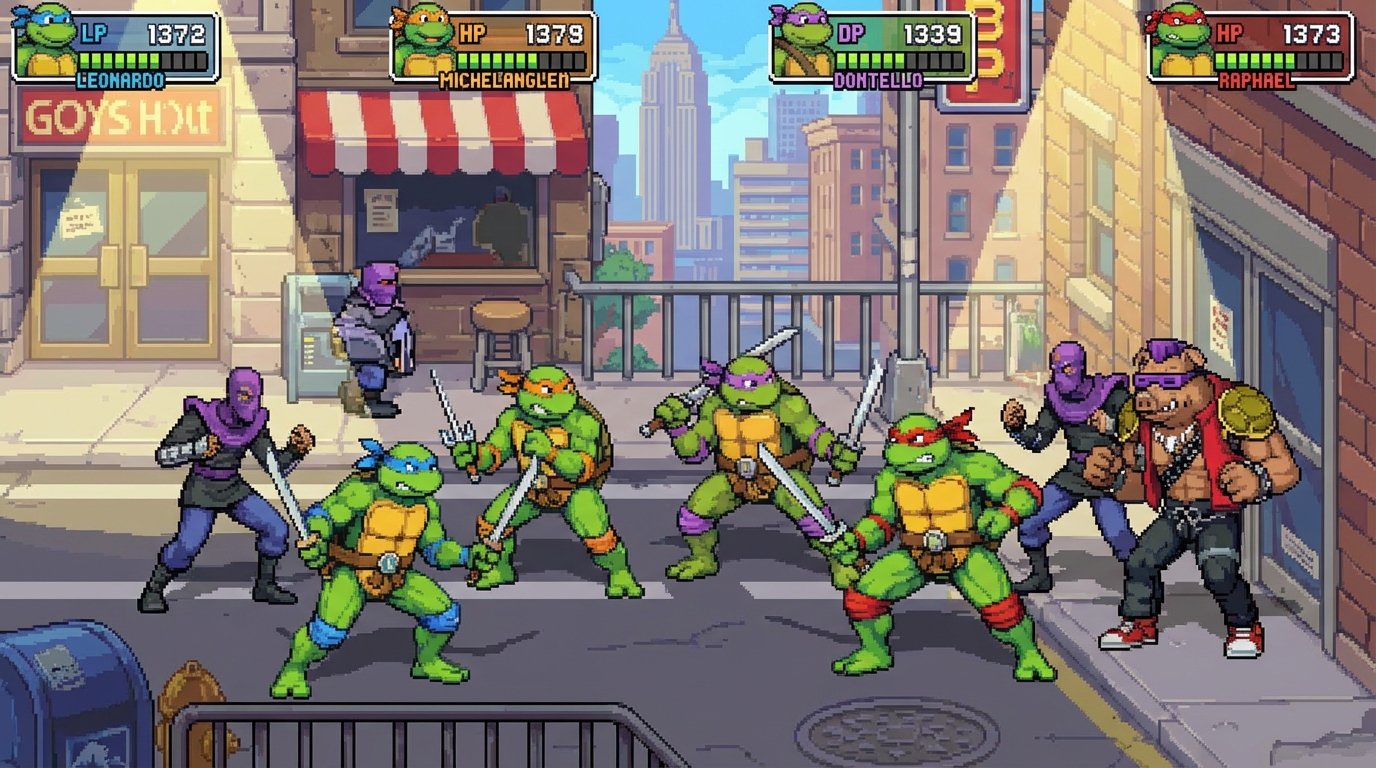Select Leonardo's character portrait icon
This screenshot has width=1376, height=768.
(x=43, y=43)
